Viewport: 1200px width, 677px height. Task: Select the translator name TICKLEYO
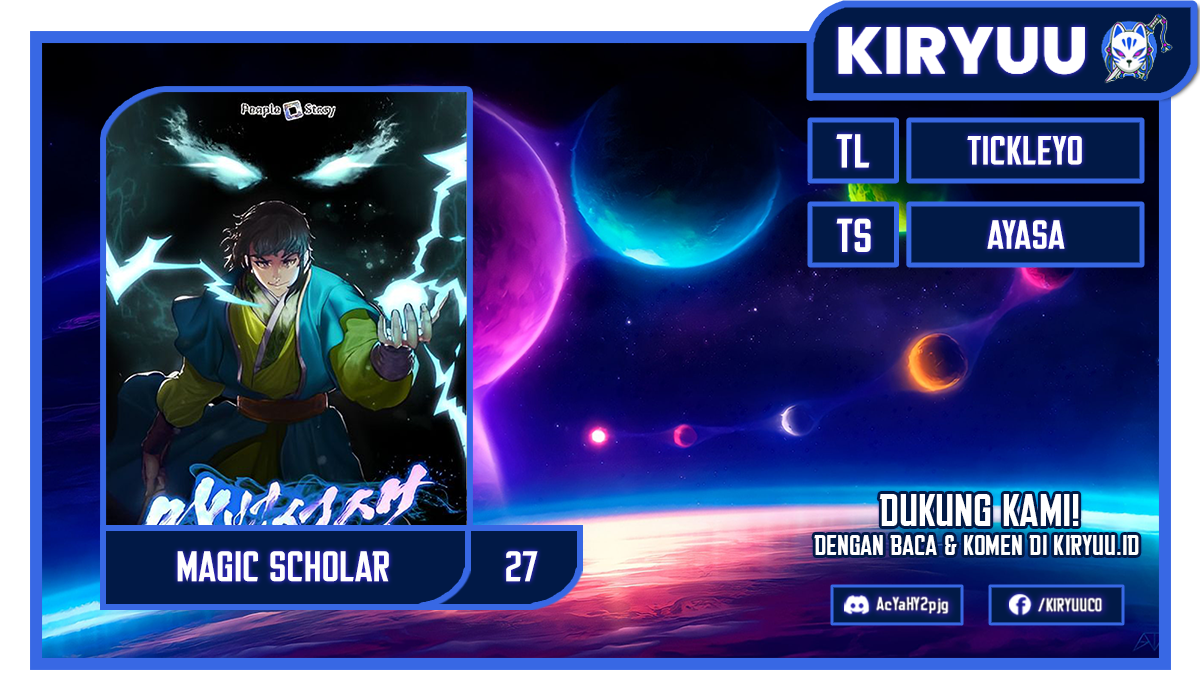1024,151
